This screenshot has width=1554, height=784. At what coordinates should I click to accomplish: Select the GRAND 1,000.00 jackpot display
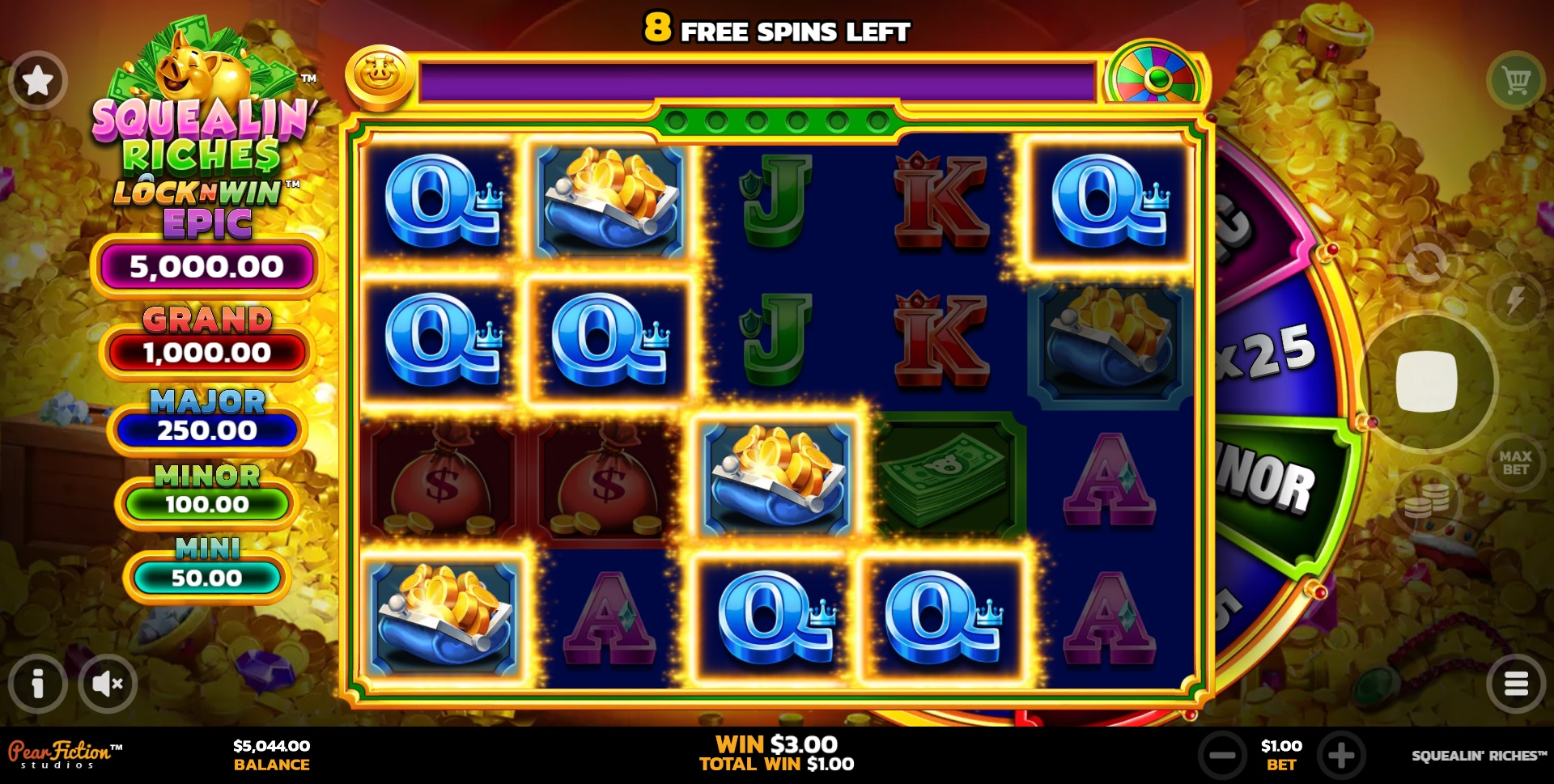(205, 352)
